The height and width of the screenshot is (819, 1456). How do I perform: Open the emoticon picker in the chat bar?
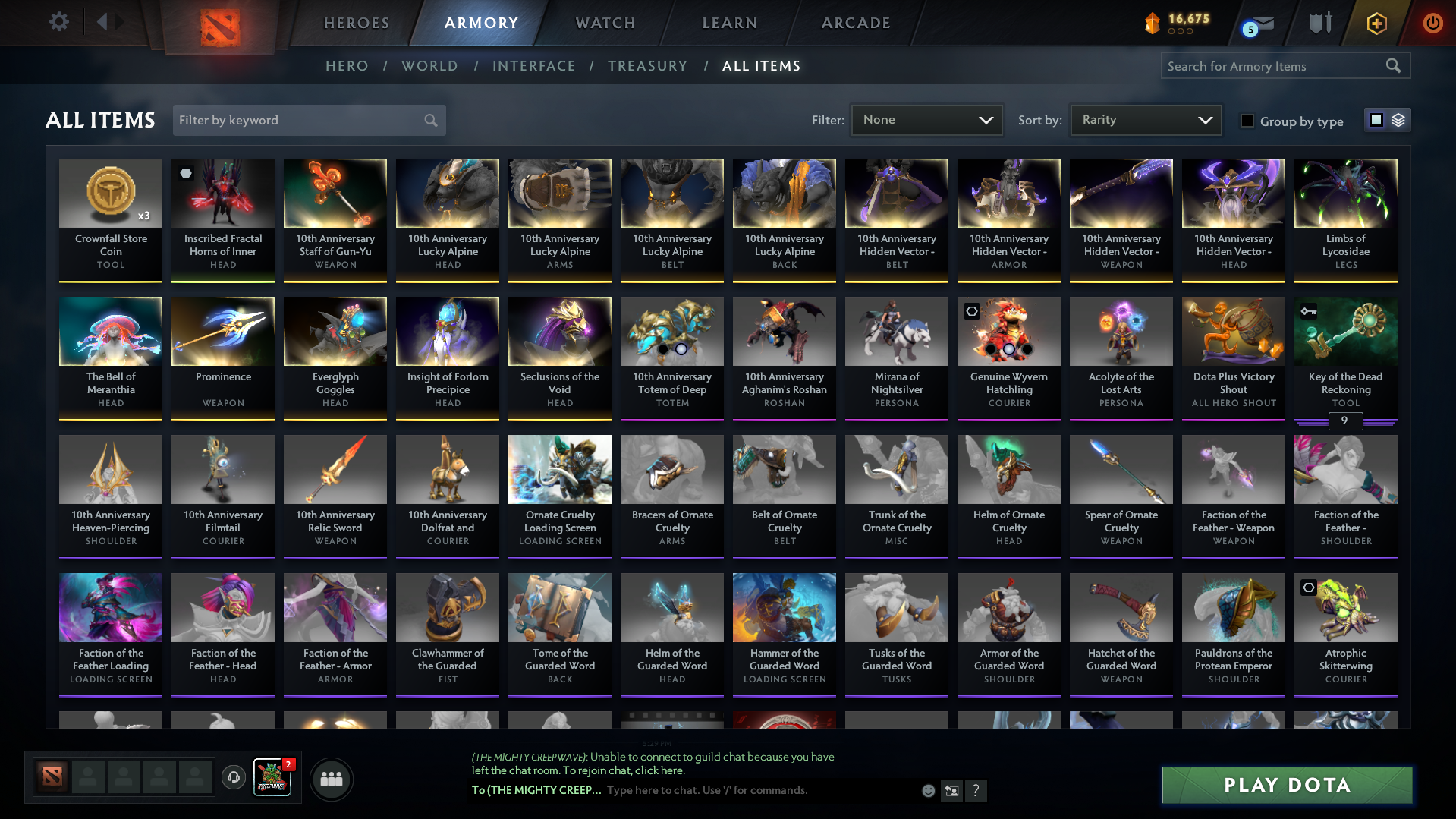click(927, 790)
